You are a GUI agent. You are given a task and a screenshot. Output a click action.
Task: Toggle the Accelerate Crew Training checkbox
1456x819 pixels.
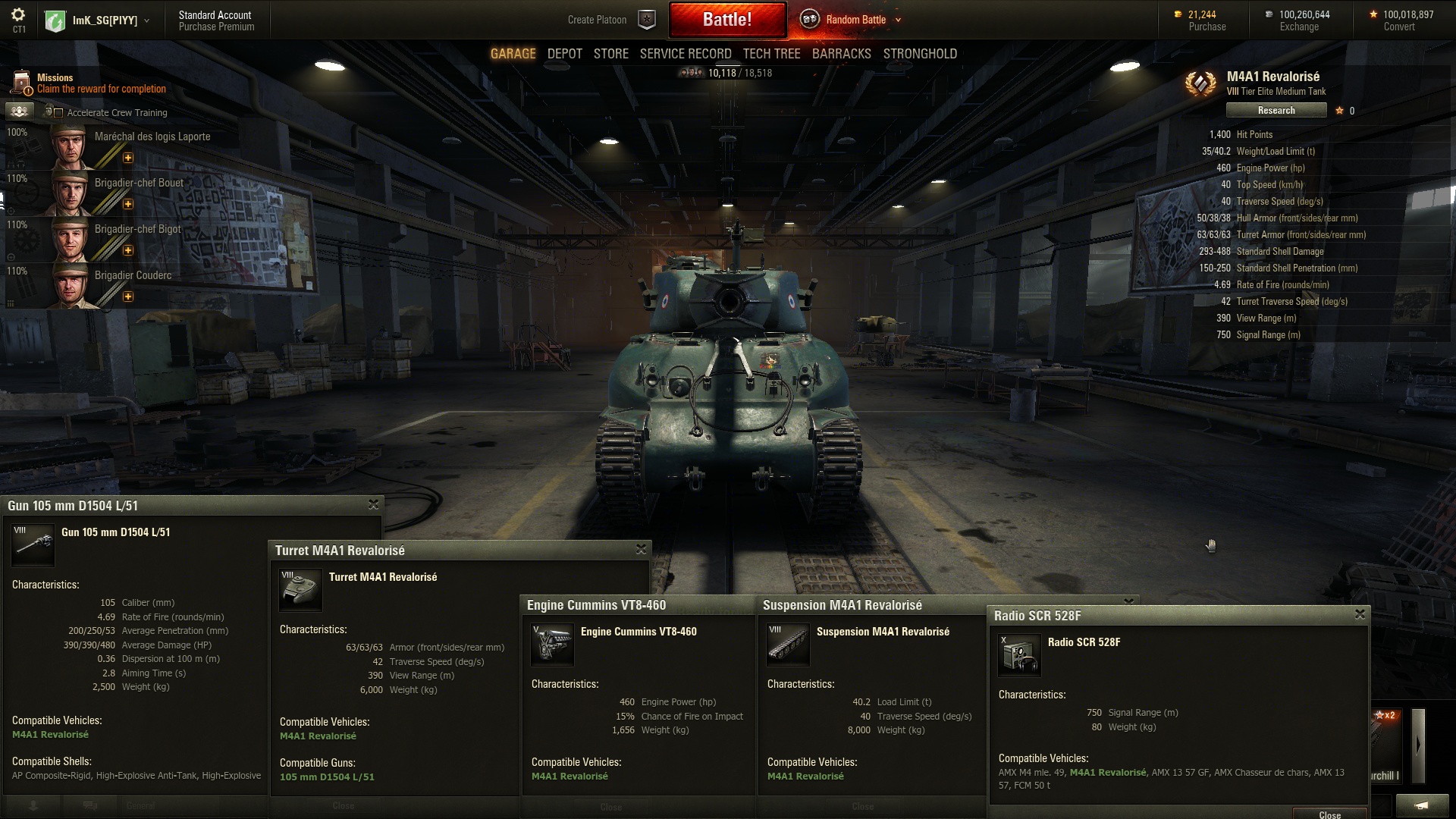(x=58, y=113)
